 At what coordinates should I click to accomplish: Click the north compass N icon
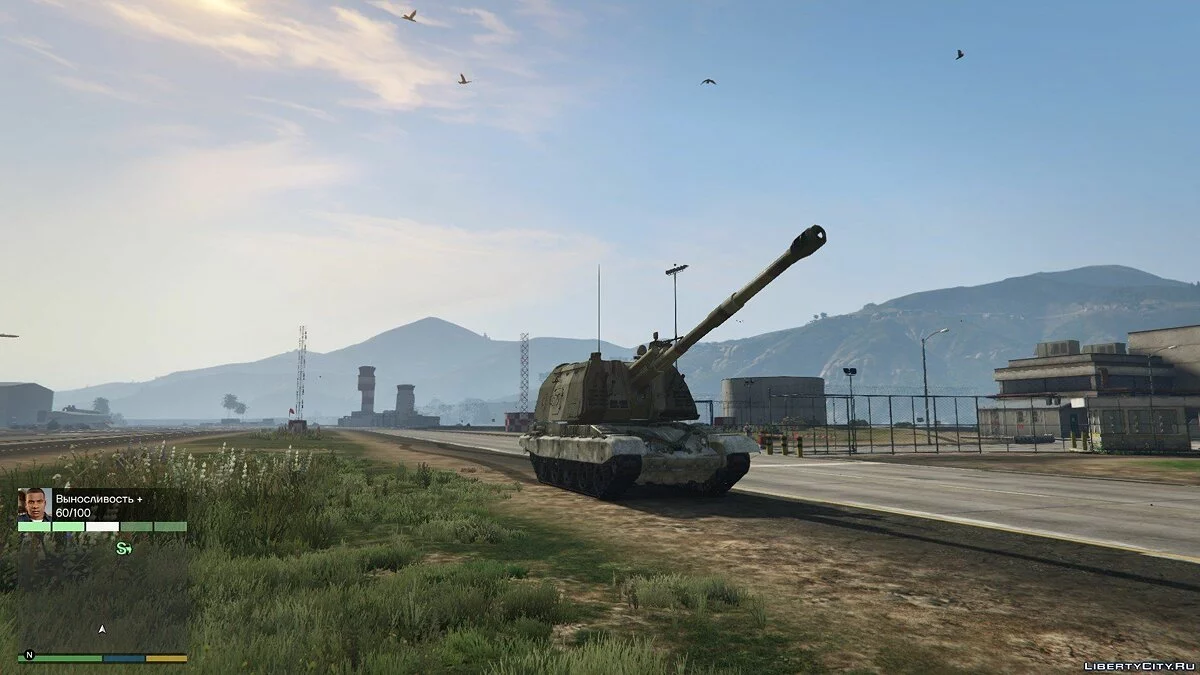(x=29, y=655)
